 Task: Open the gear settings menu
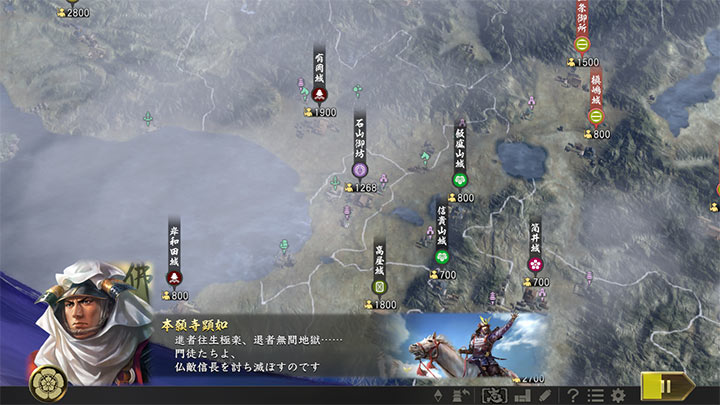click(618, 395)
